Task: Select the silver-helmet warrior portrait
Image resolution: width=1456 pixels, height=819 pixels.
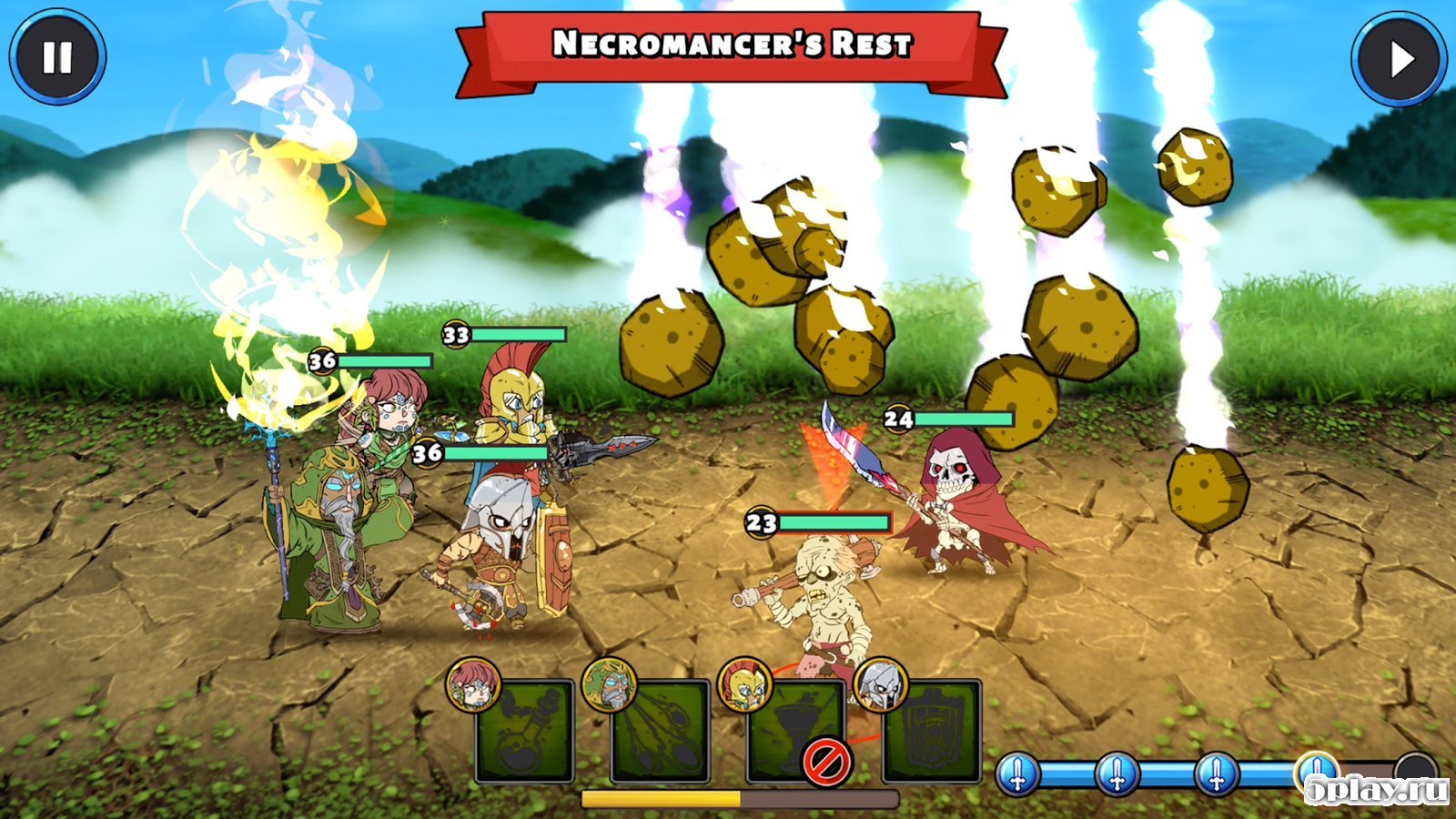Action: point(880,684)
